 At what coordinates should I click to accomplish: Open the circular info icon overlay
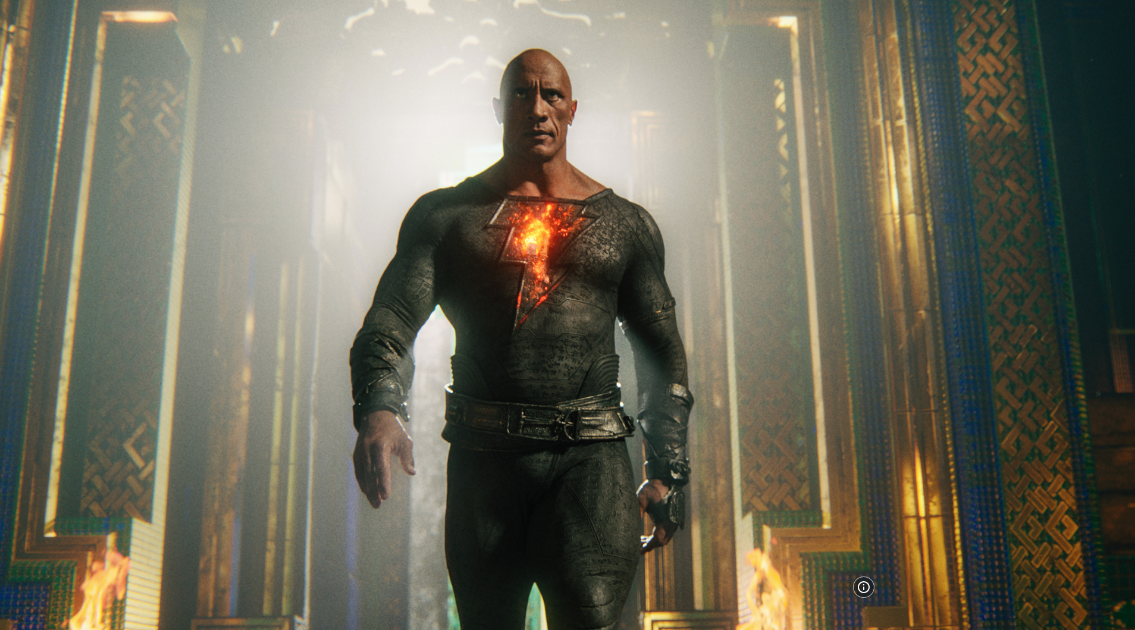pyautogui.click(x=864, y=587)
